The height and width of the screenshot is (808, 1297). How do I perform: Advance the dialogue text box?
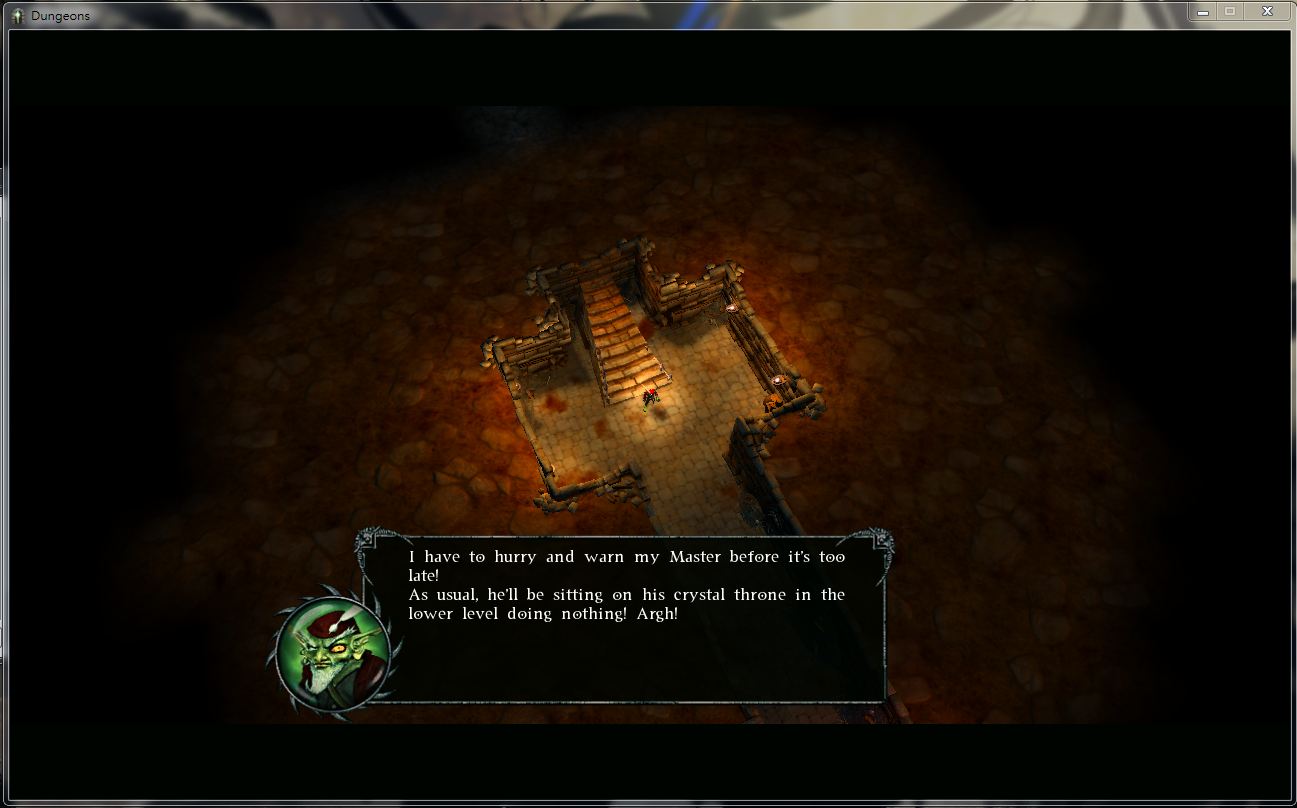[x=625, y=617]
